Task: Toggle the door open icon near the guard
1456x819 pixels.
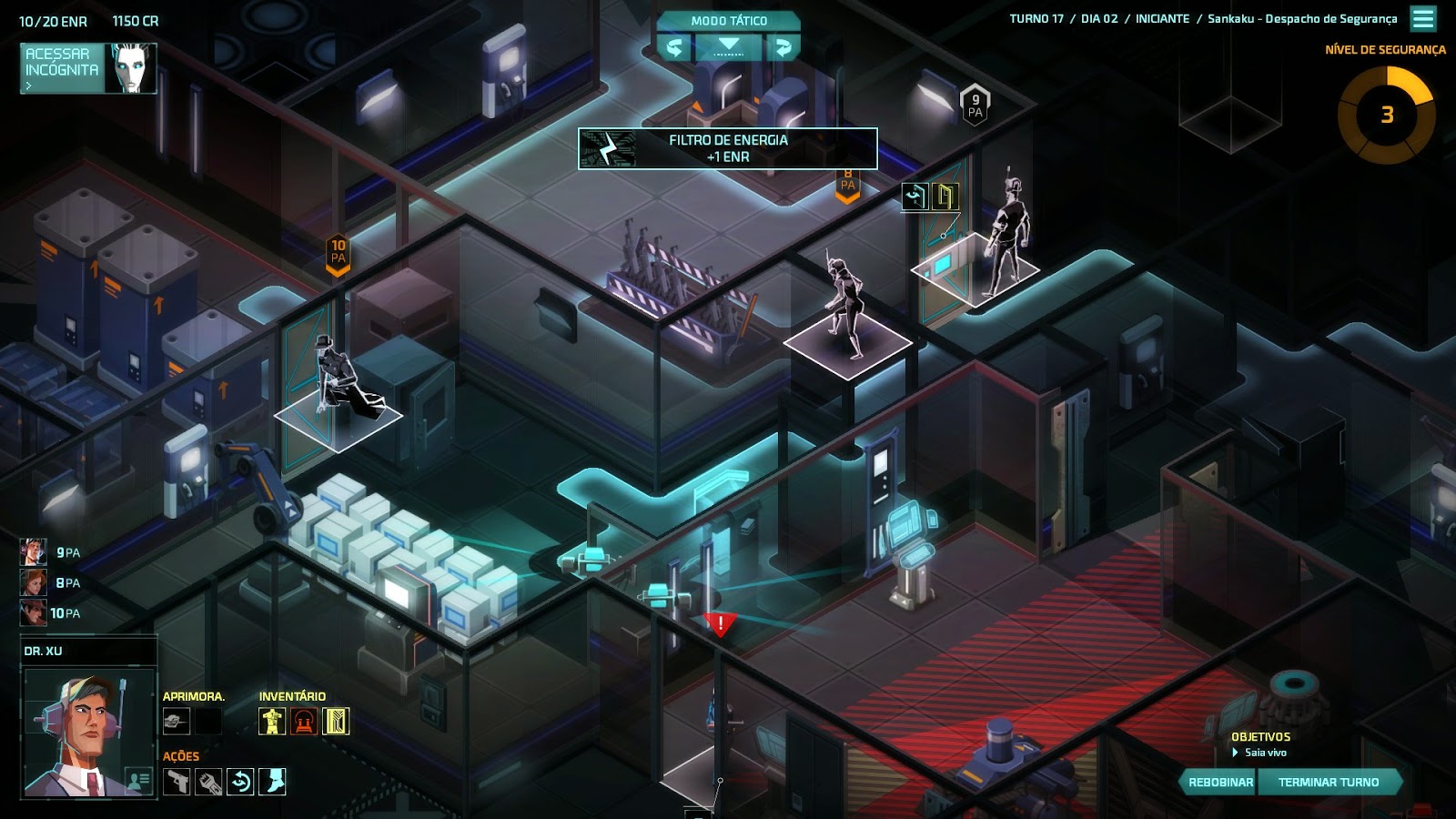Action: (945, 197)
